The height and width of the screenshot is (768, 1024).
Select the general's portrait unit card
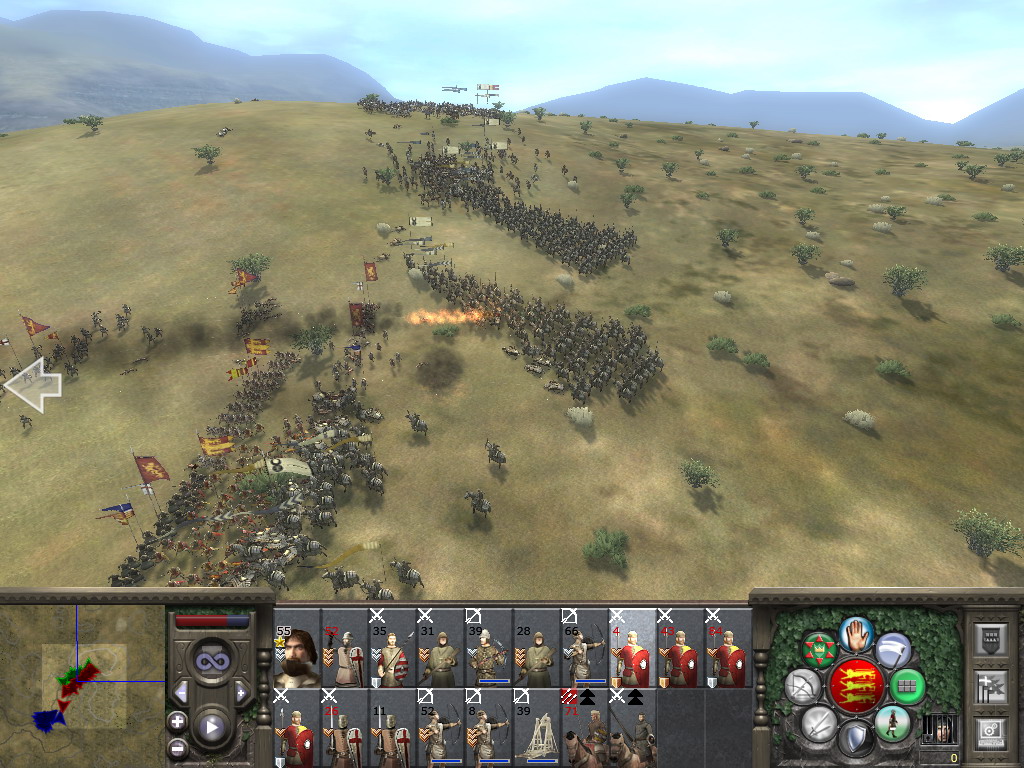coord(297,650)
